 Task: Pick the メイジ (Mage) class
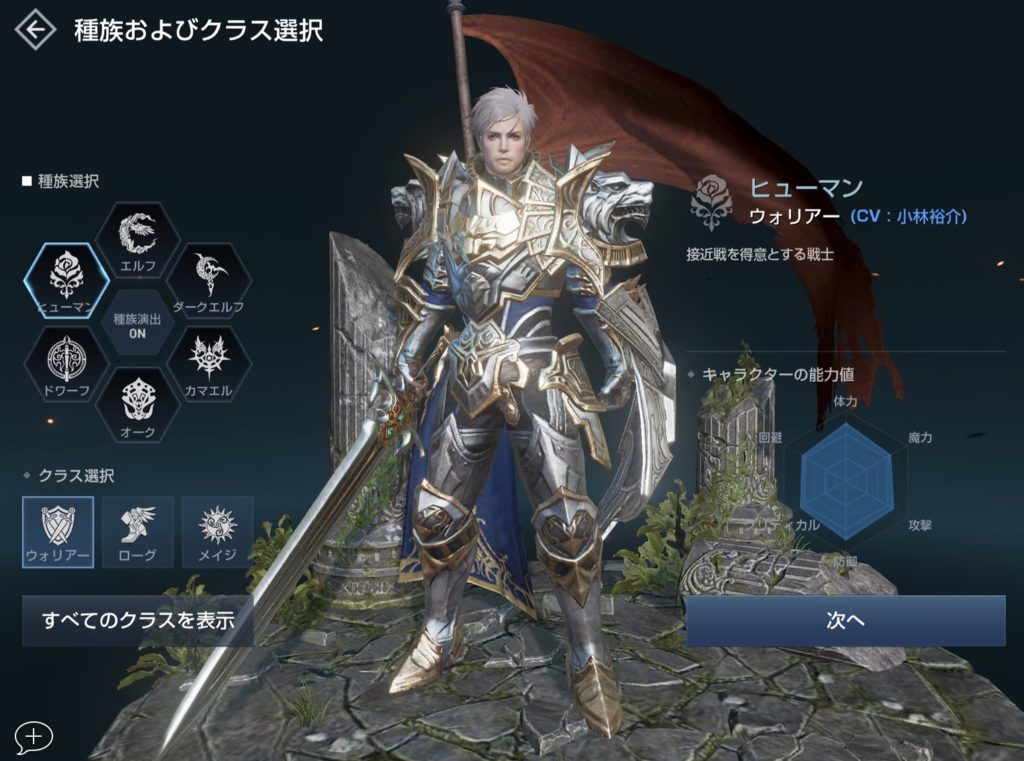tap(216, 531)
